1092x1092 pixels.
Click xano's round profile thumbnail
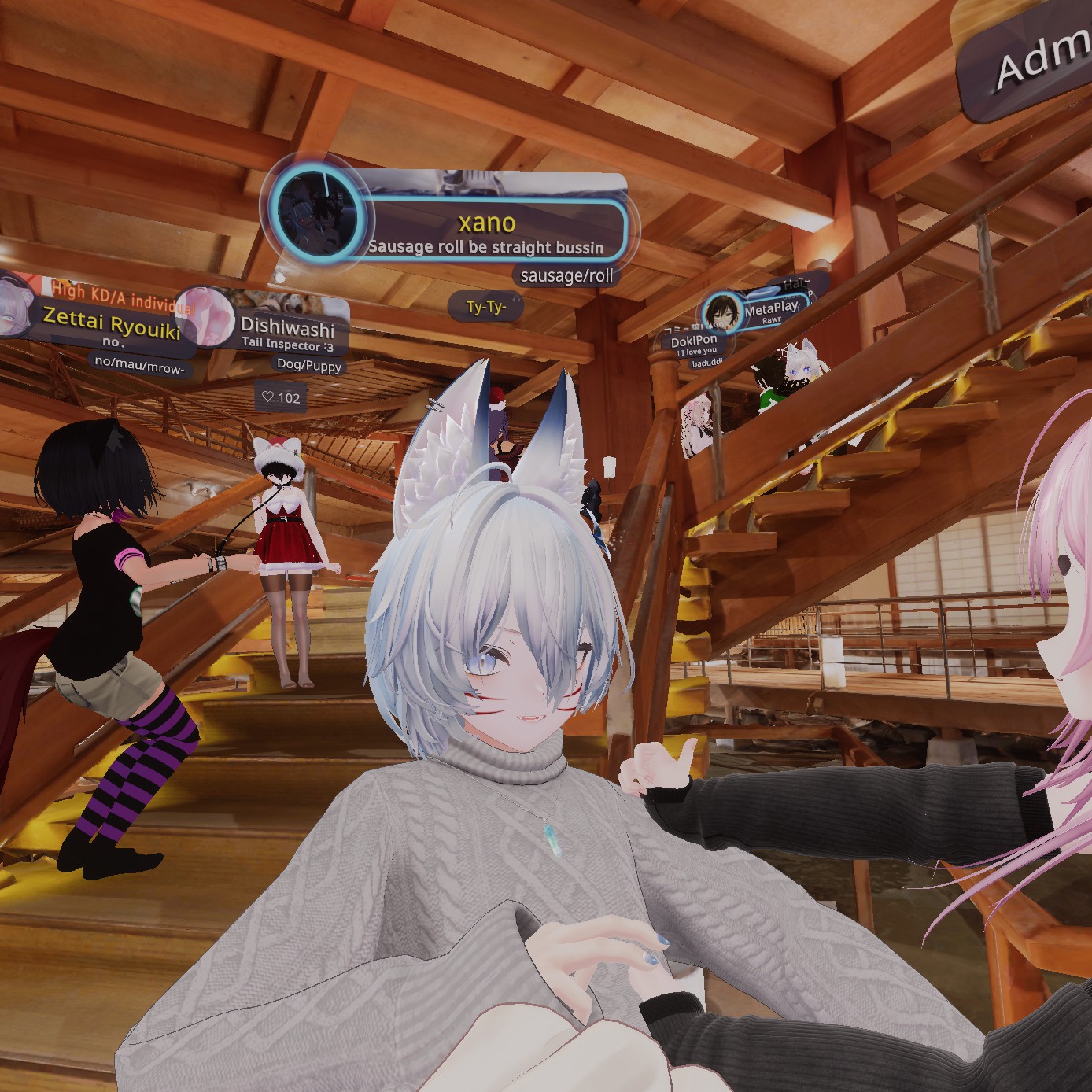click(317, 211)
